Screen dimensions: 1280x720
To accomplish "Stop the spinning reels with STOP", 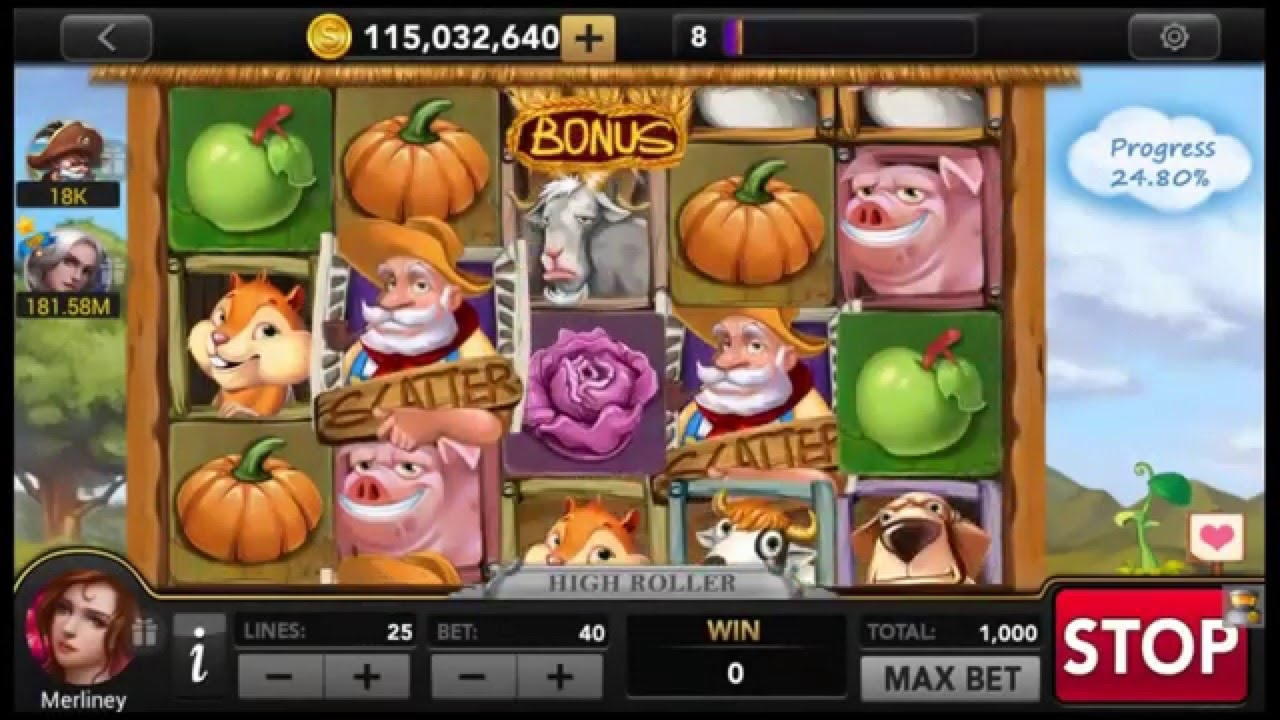I will click(1150, 647).
